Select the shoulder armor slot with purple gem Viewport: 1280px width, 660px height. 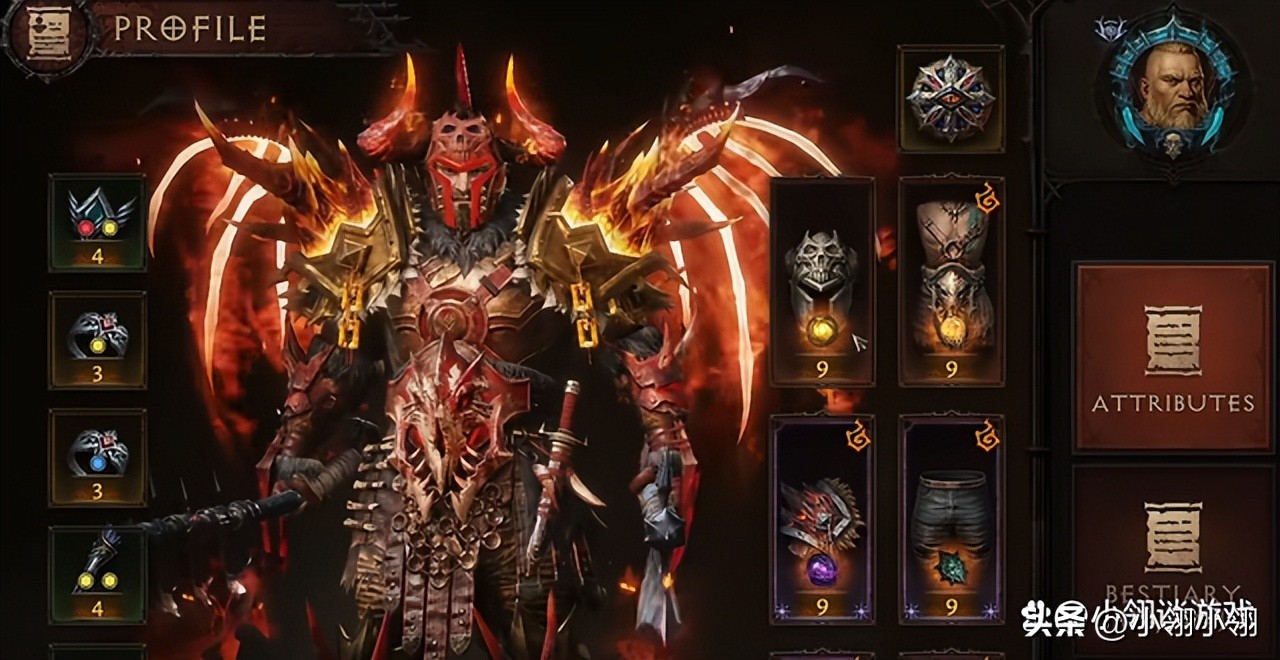click(822, 518)
